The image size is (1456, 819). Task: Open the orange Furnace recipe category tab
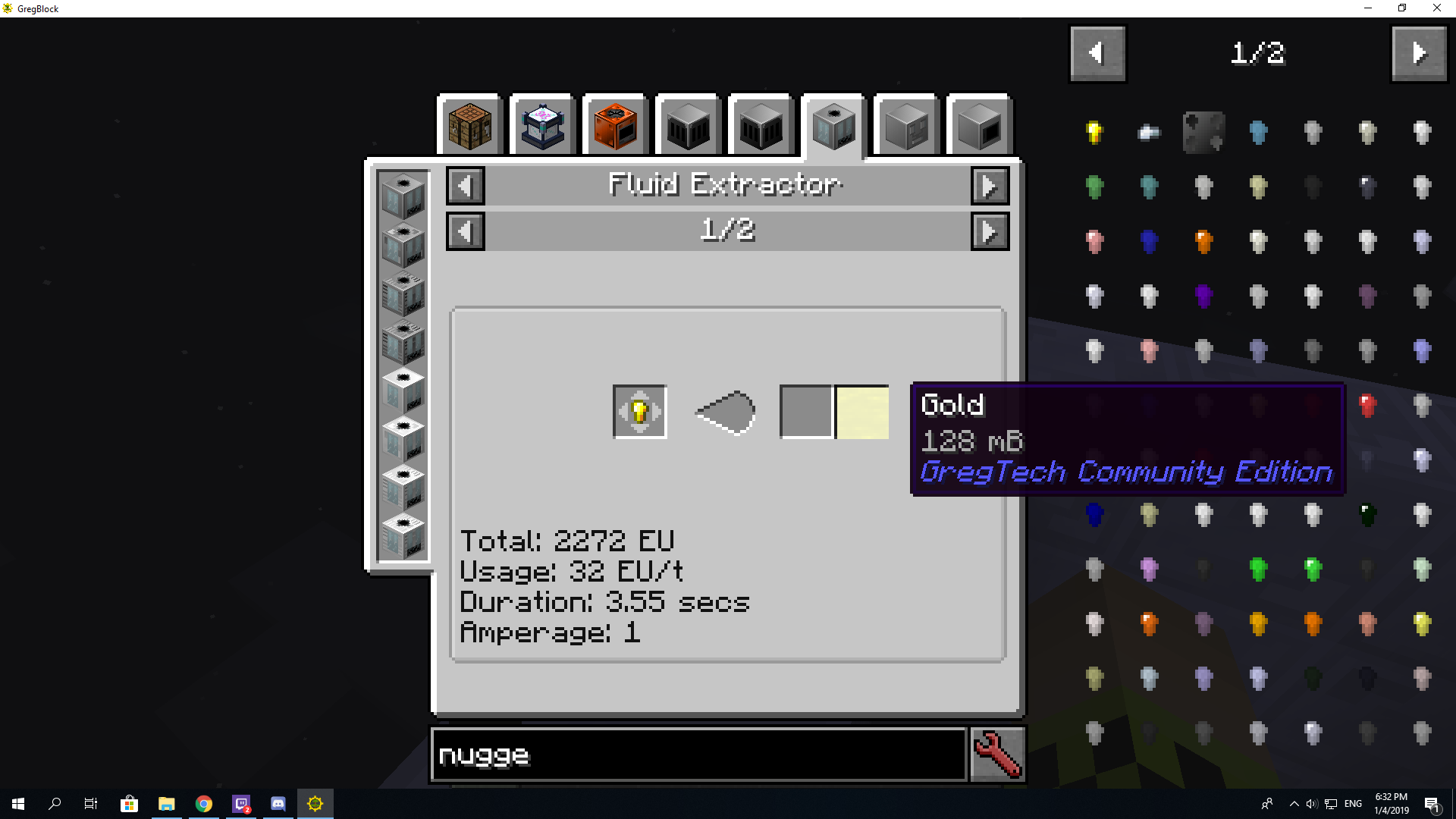(x=614, y=125)
